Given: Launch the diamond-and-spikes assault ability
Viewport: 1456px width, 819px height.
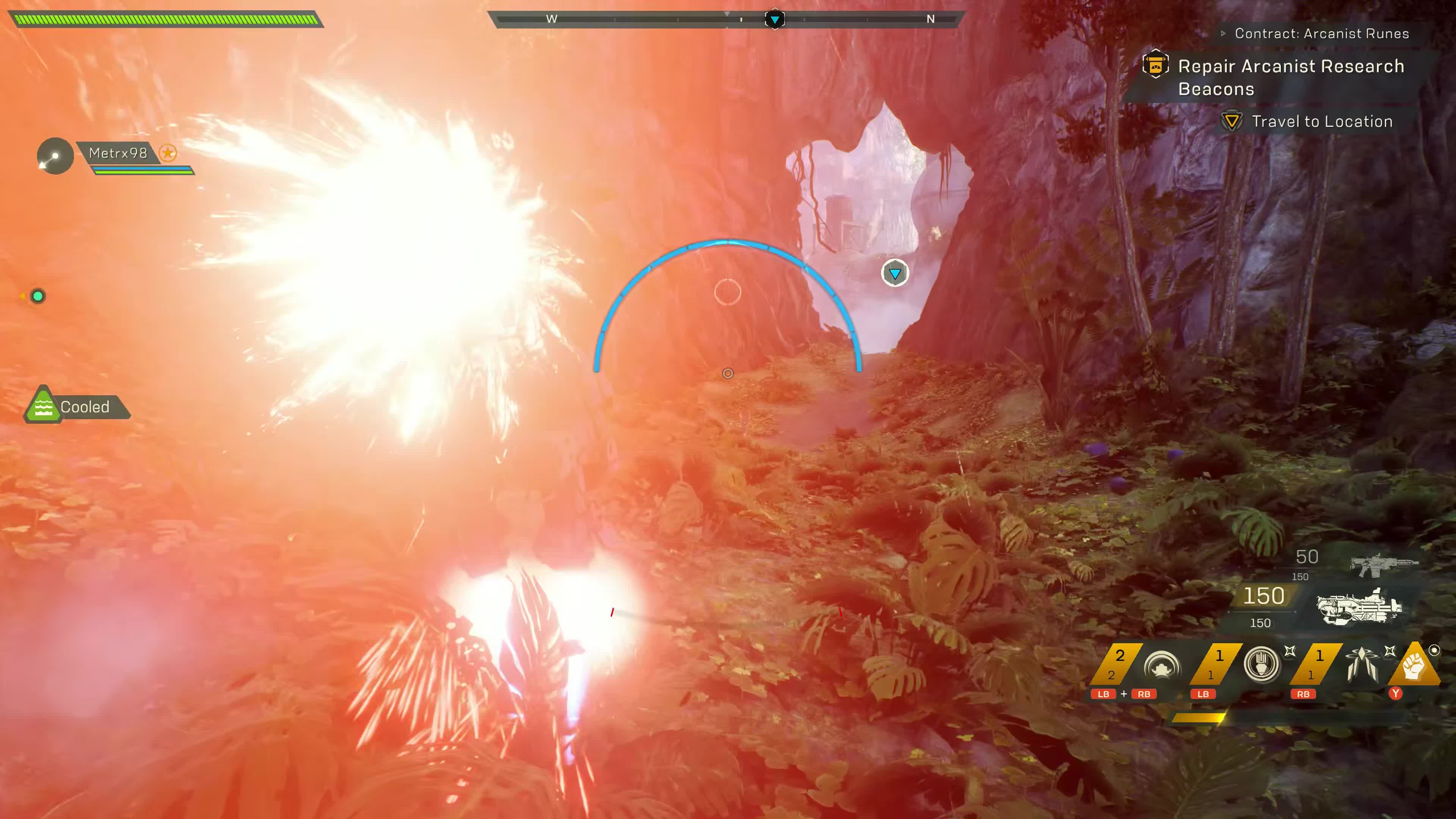Looking at the screenshot, I should pos(1361,664).
